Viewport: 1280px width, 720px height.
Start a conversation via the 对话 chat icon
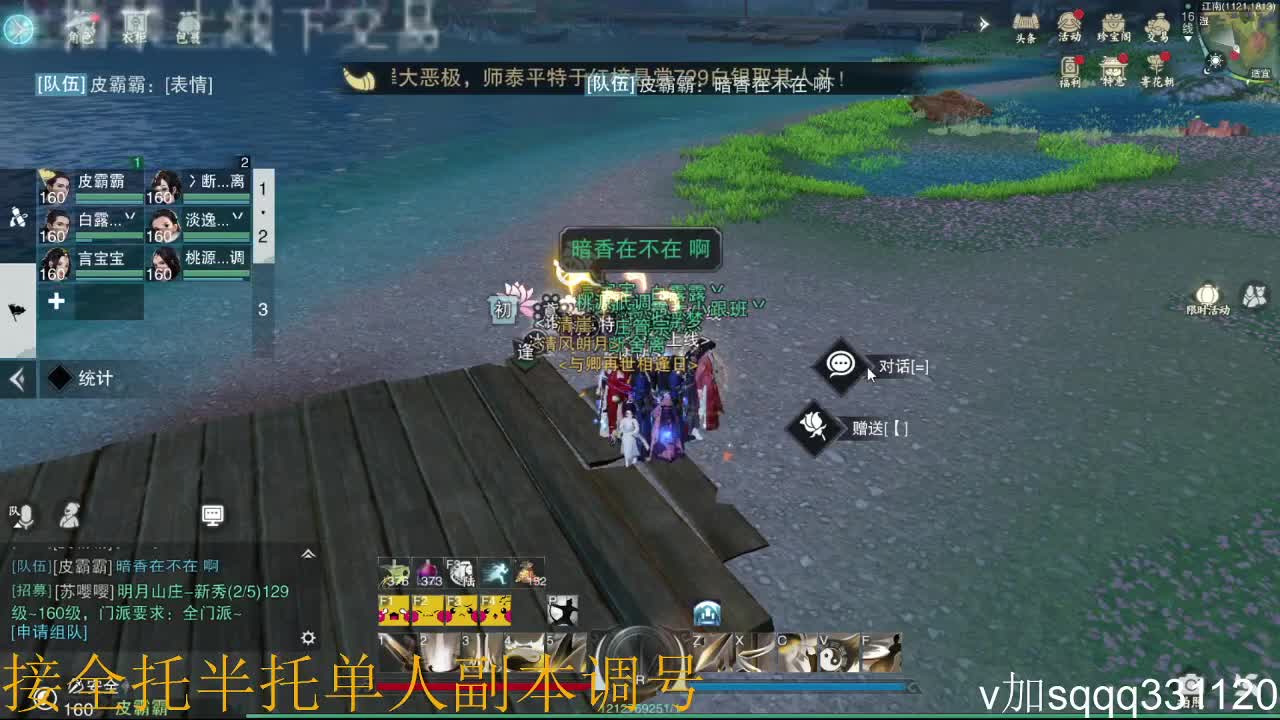840,365
